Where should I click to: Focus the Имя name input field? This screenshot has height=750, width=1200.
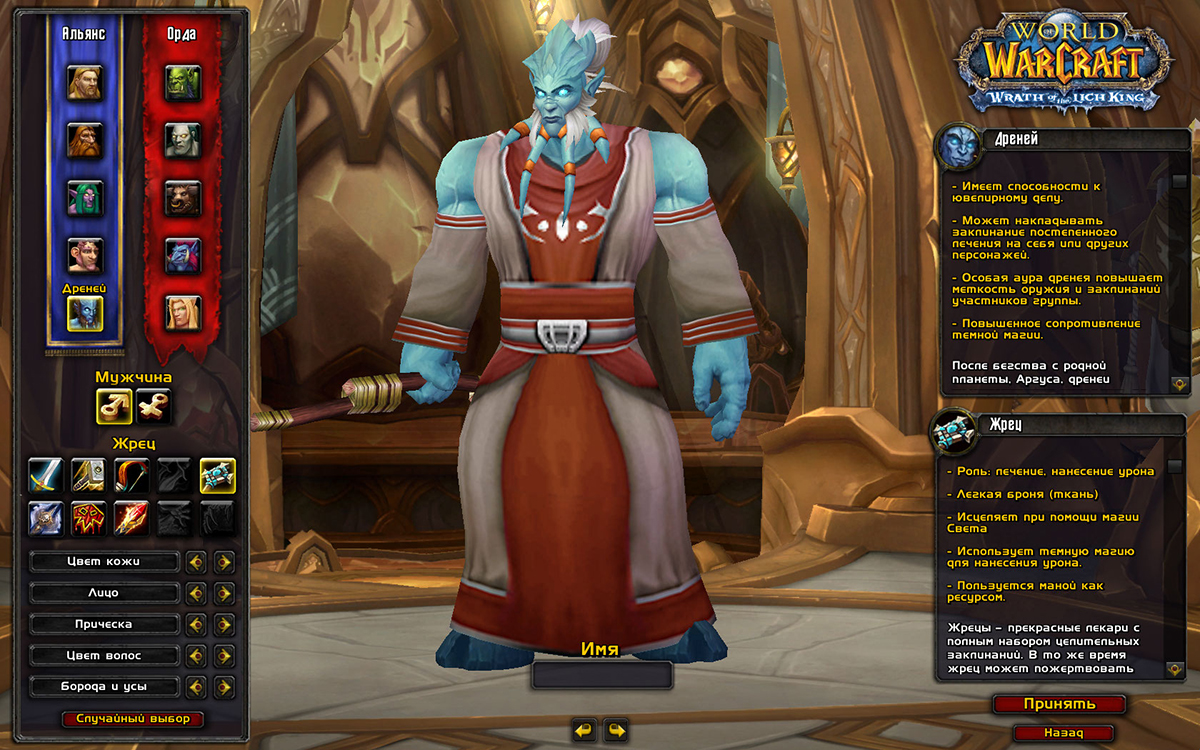coord(602,675)
